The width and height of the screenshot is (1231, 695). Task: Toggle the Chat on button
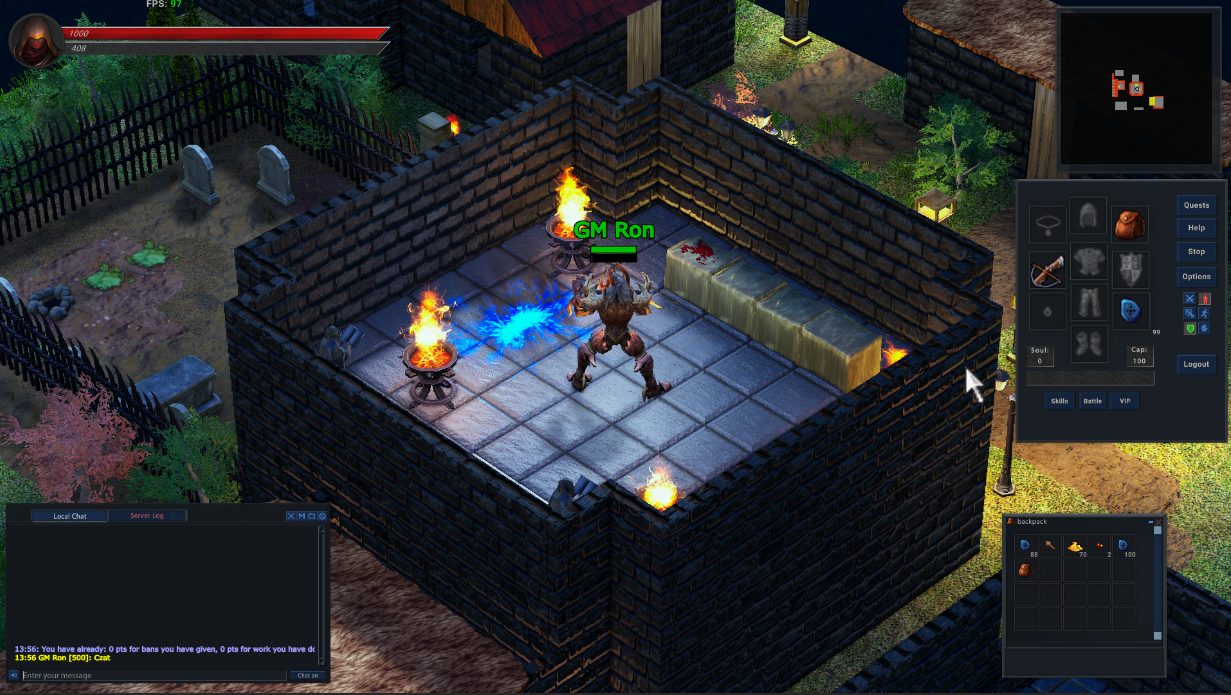tap(306, 676)
